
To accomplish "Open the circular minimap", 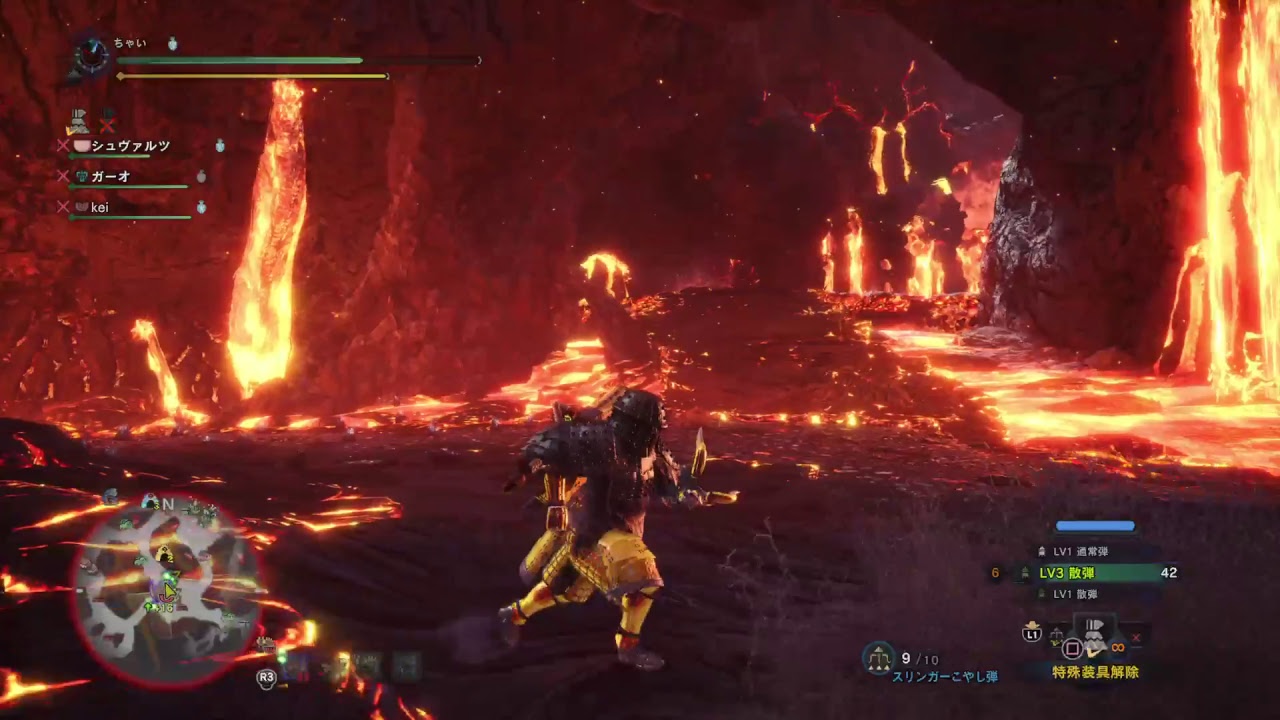I will 166,590.
